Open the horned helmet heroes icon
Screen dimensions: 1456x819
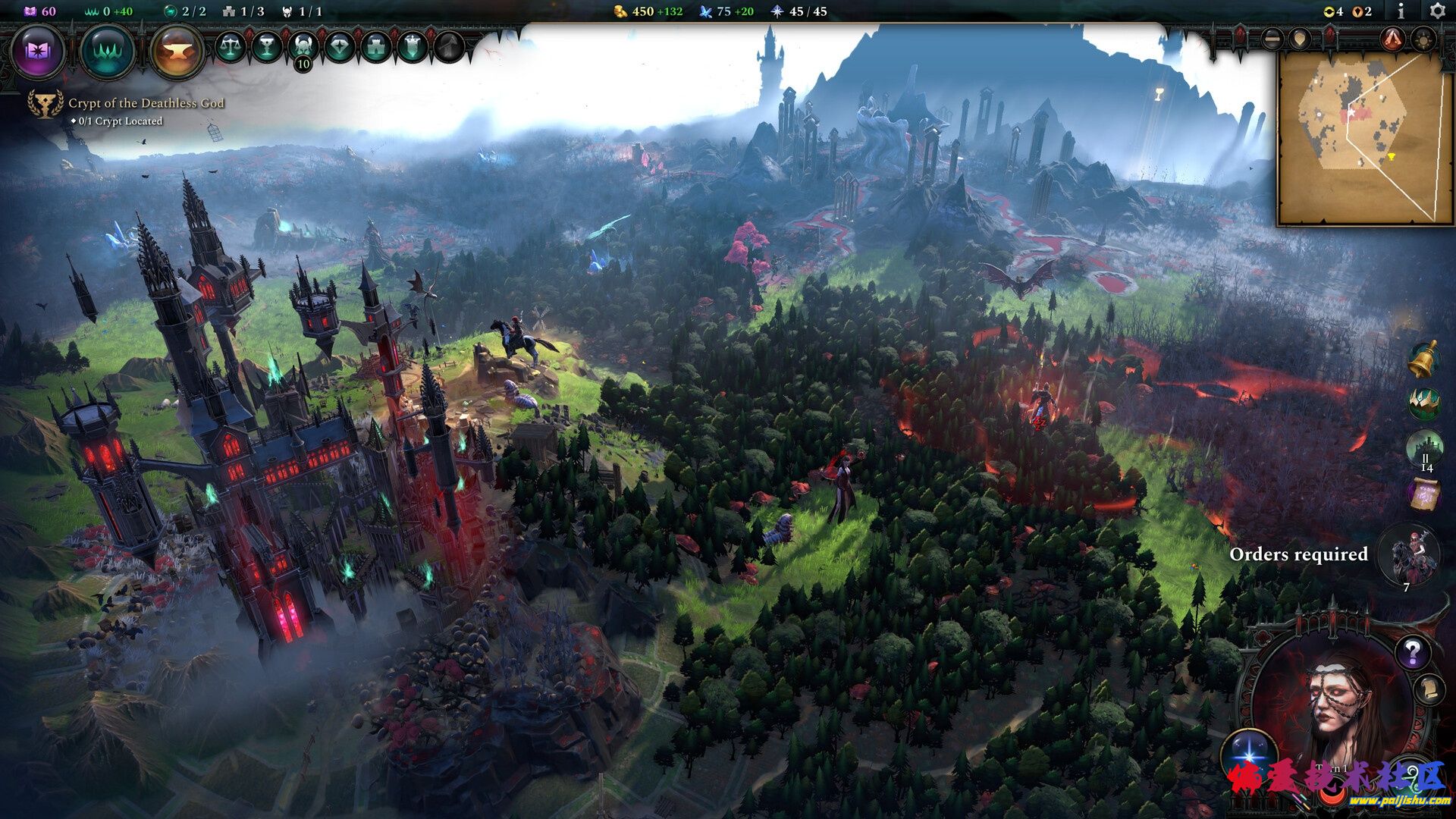tap(303, 48)
